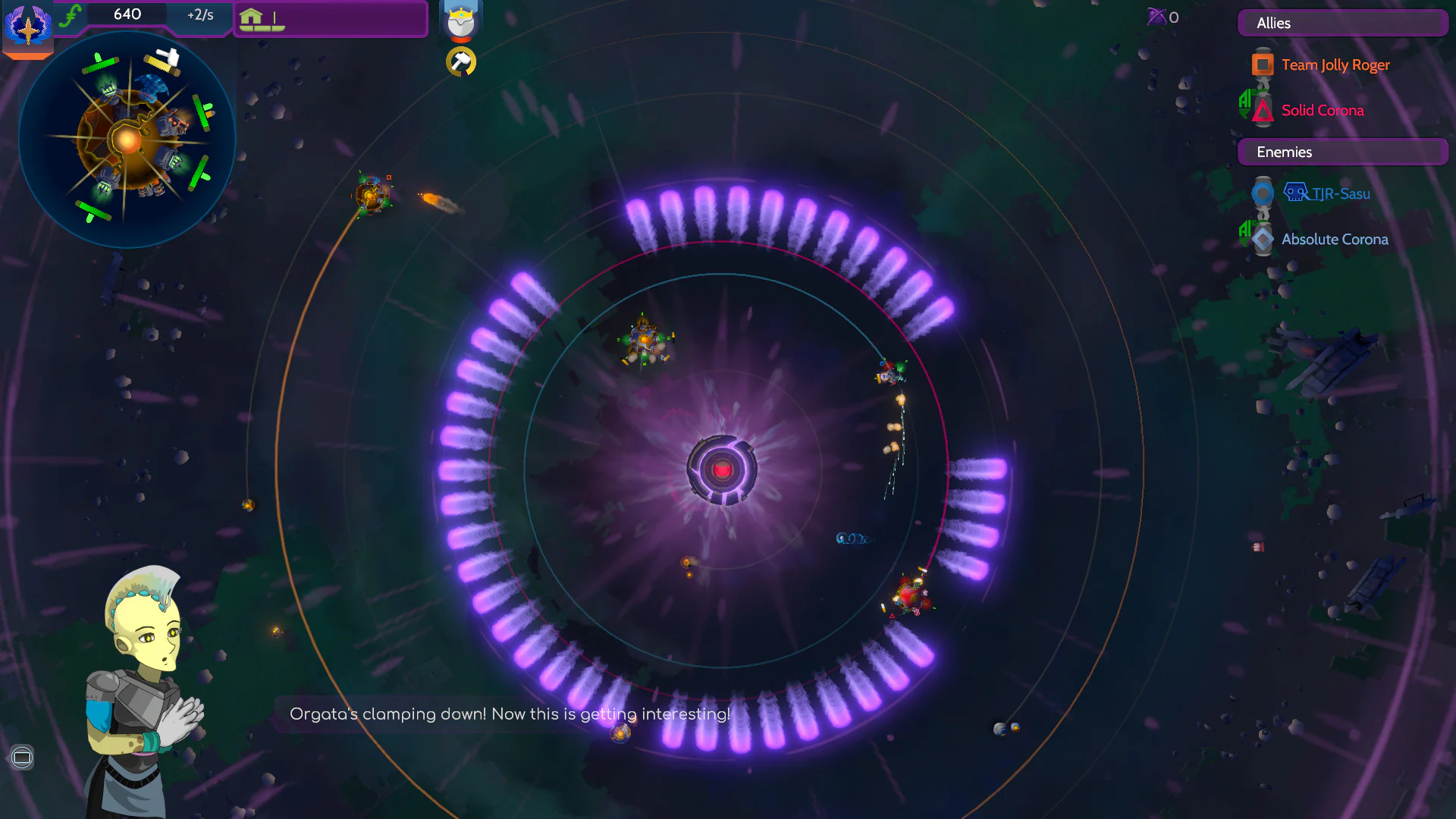
Task: Select Absolute Corona's diamond emblem
Action: click(1261, 238)
